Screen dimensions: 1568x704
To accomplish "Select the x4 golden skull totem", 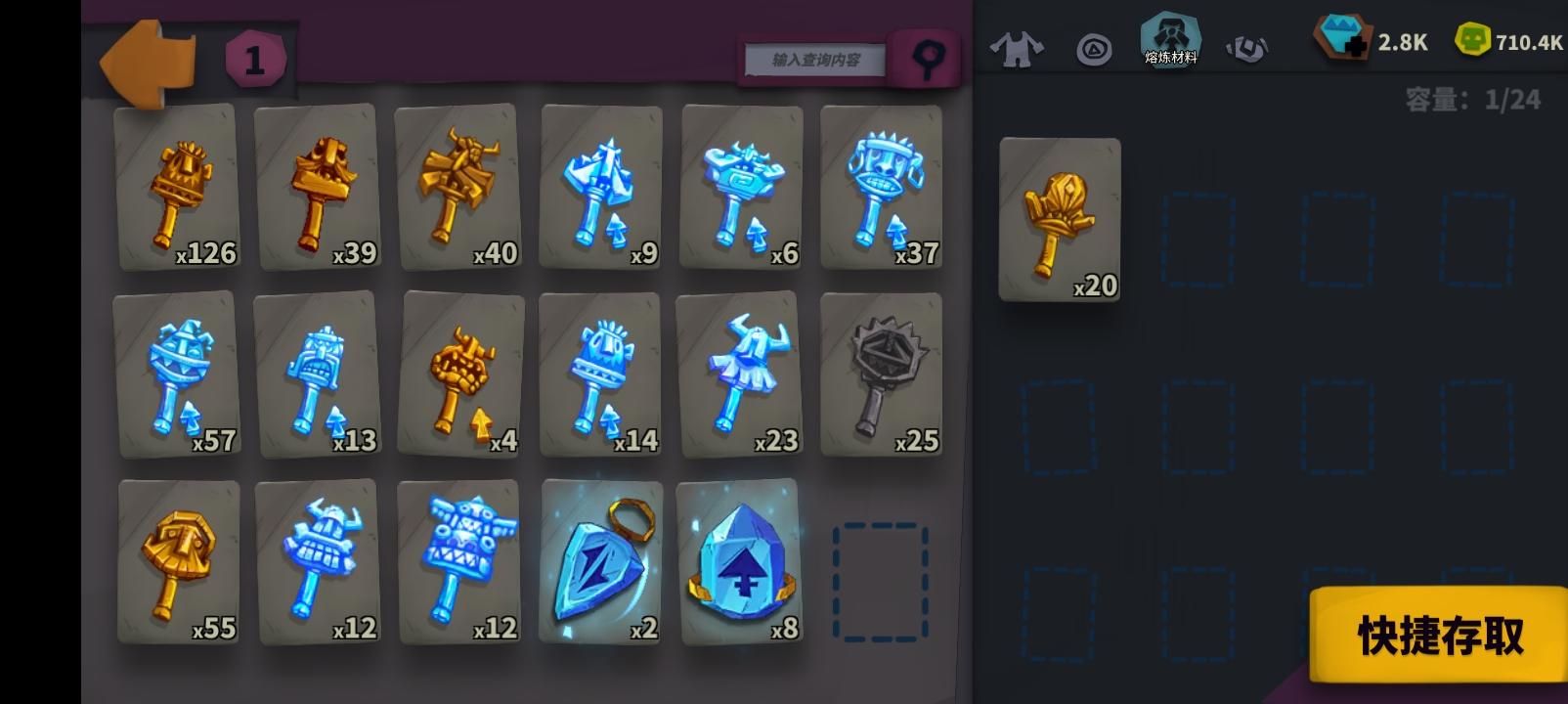I will click(459, 375).
